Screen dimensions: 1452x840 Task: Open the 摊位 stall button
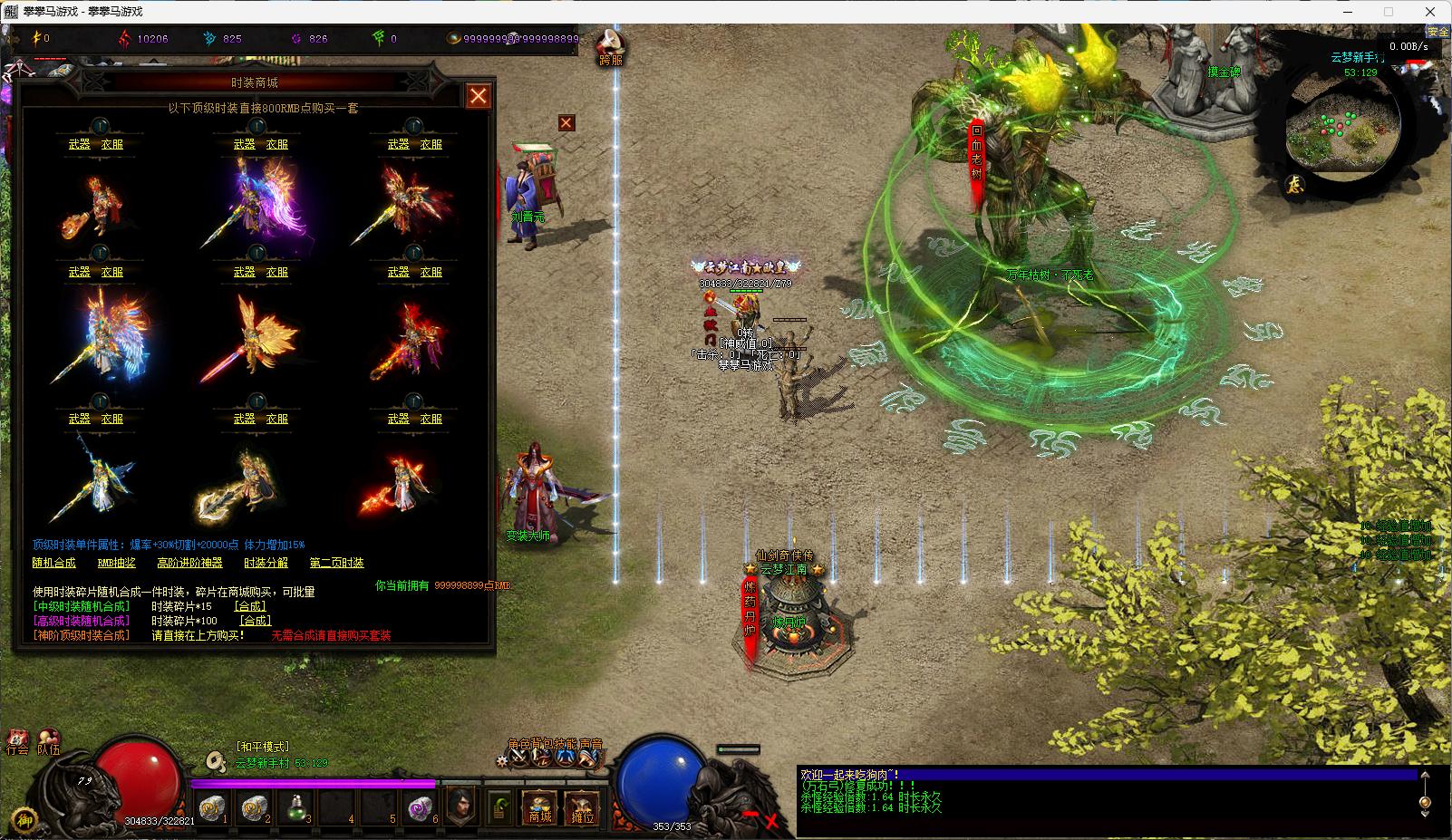click(x=582, y=806)
